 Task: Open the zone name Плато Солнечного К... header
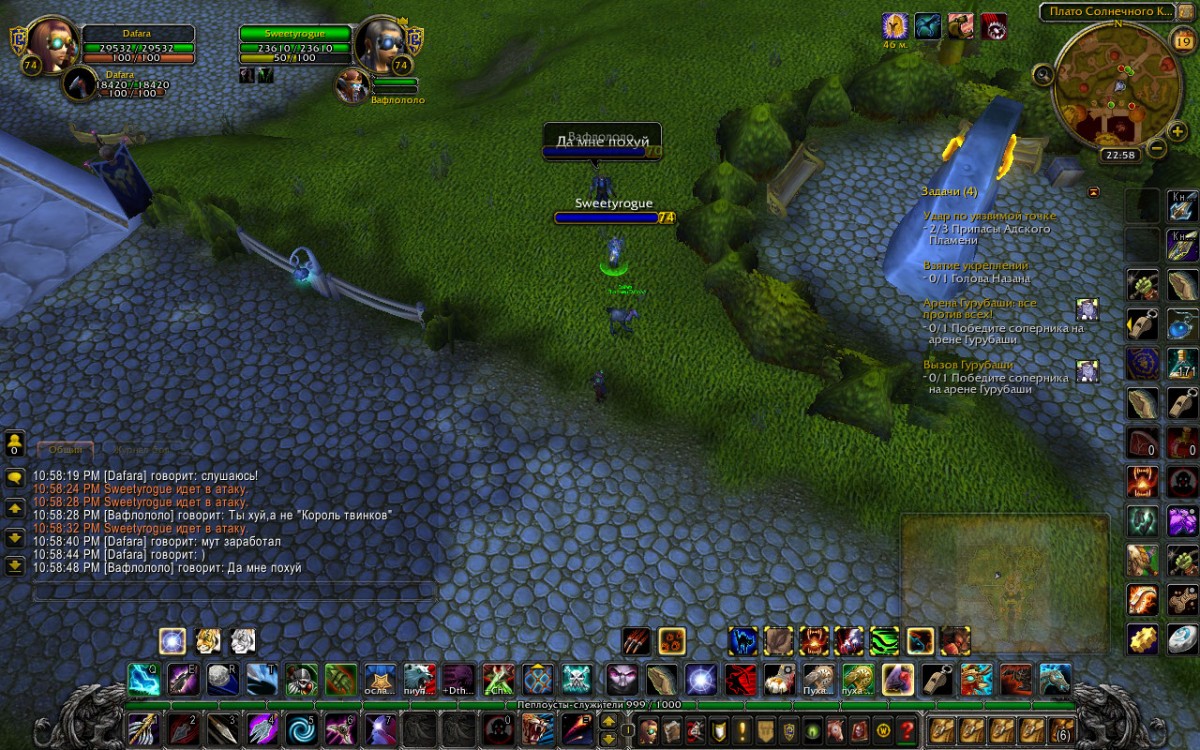[1106, 12]
